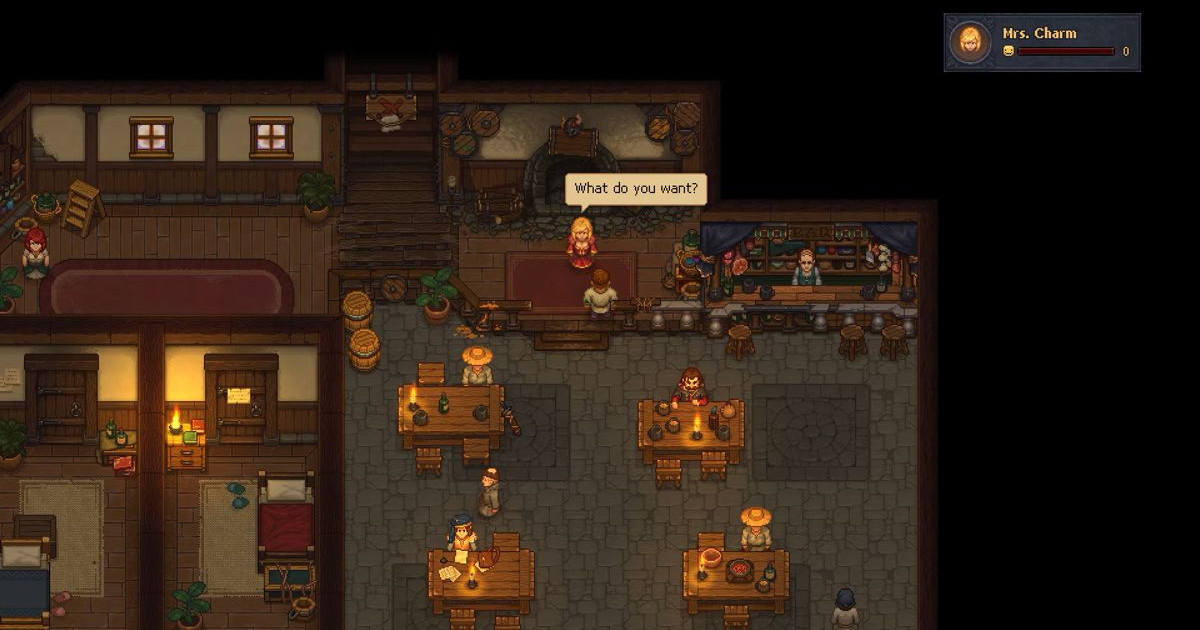Select Mrs. Charm's portrait in the character panel
Viewport: 1200px width, 630px height.
970,42
